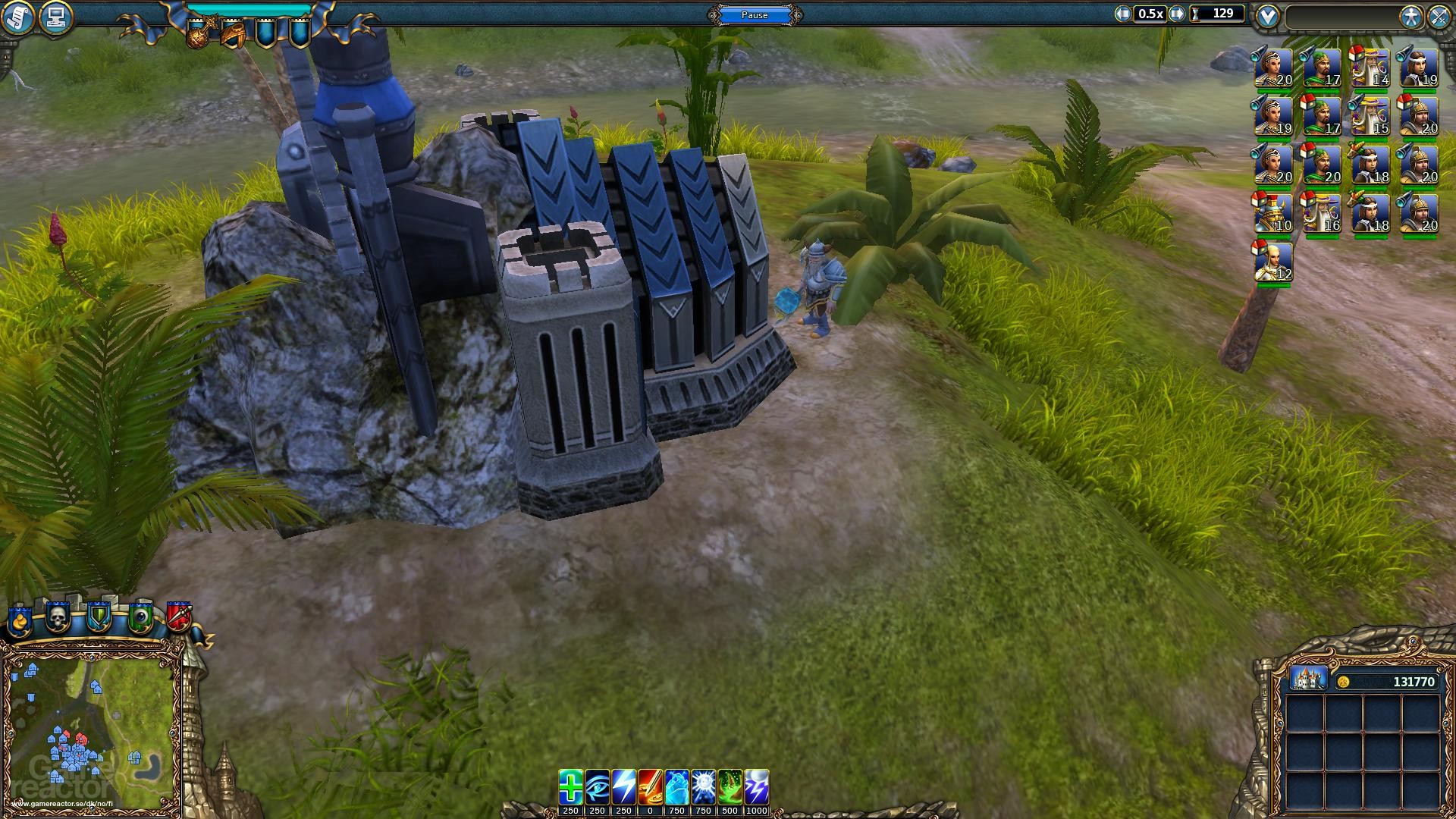
Task: Select the skull fear flag marker
Action: pyautogui.click(x=58, y=618)
